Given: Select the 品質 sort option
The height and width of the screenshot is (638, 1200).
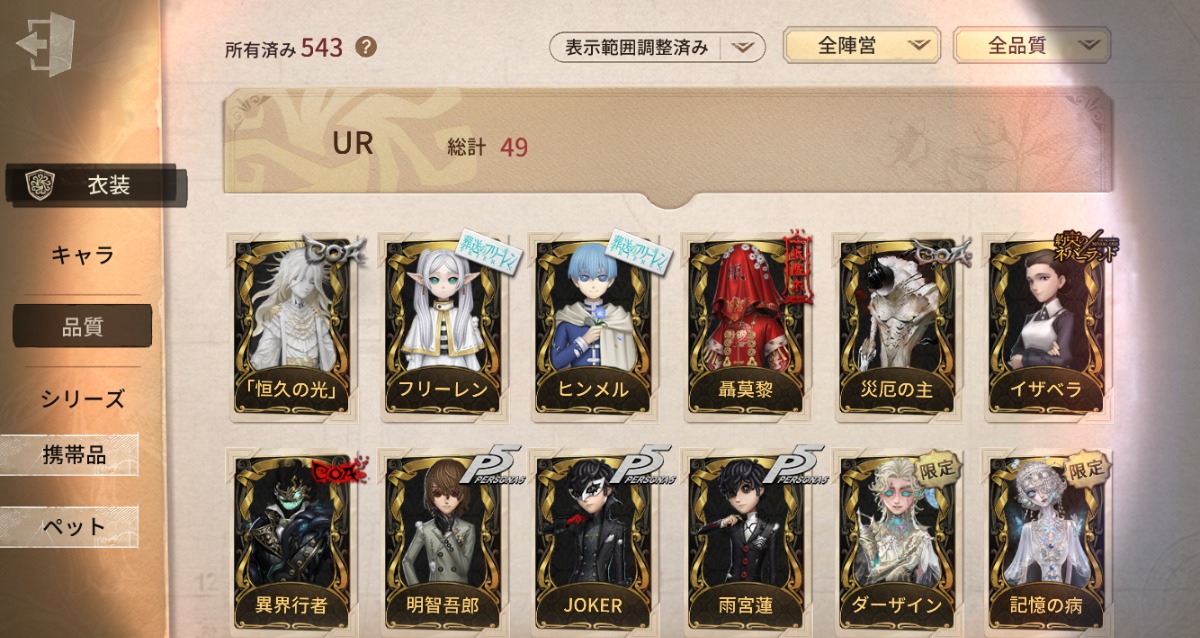Looking at the screenshot, I should coord(83,326).
